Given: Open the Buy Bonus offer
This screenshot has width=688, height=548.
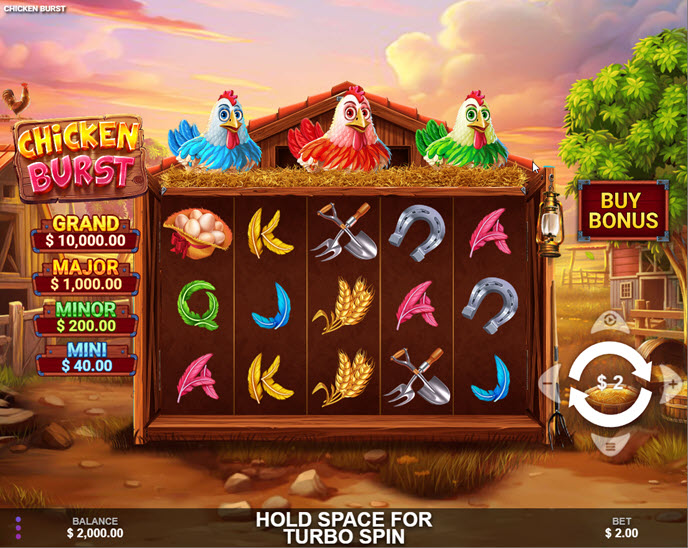Looking at the screenshot, I should click(623, 211).
